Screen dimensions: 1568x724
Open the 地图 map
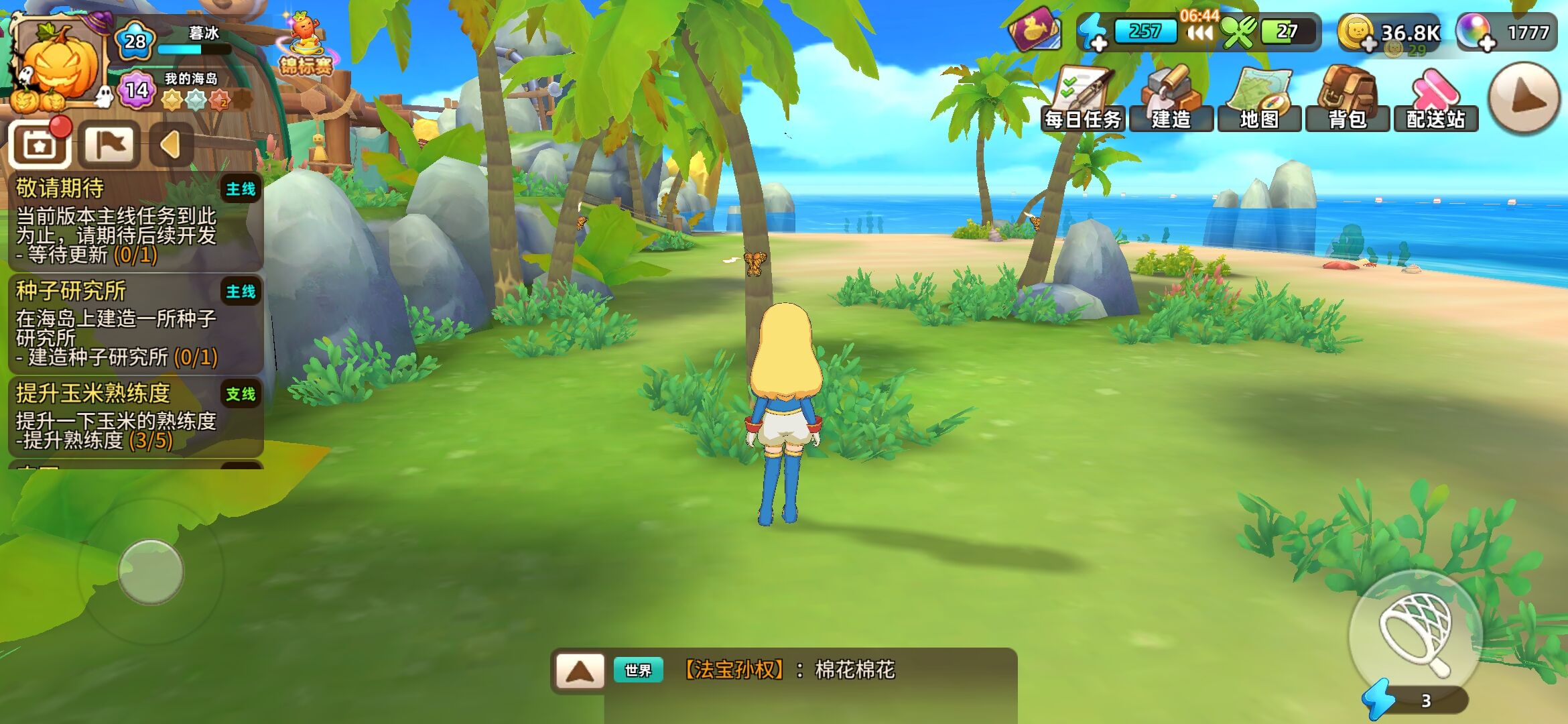tap(1259, 99)
